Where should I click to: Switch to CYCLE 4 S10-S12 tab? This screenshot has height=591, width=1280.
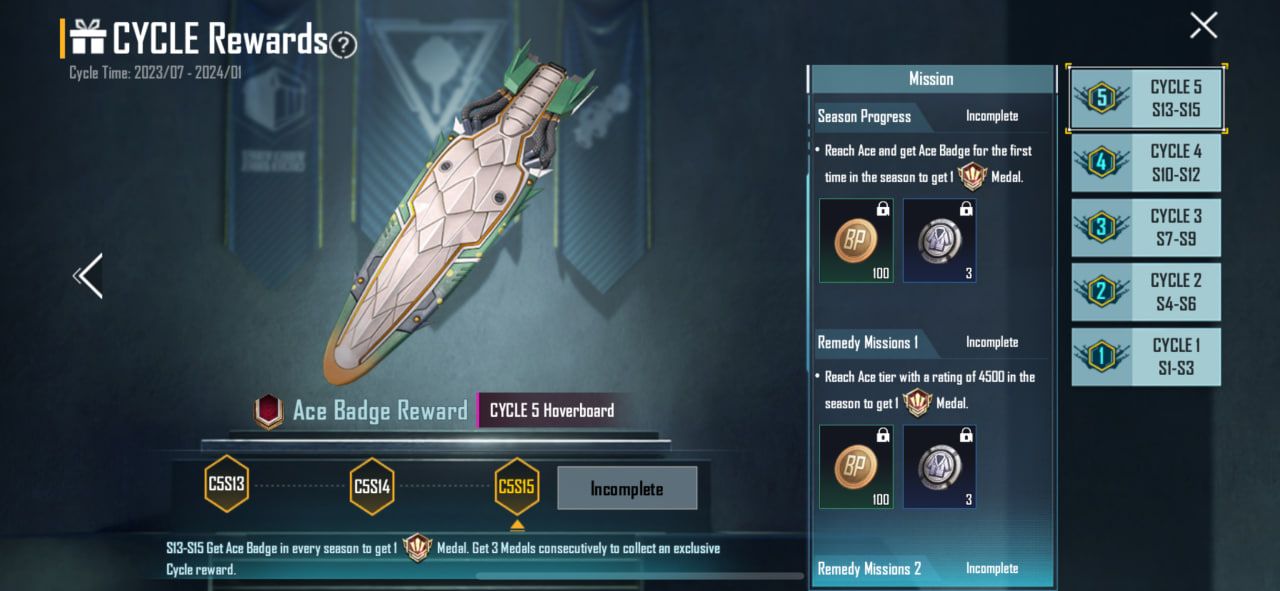1147,163
